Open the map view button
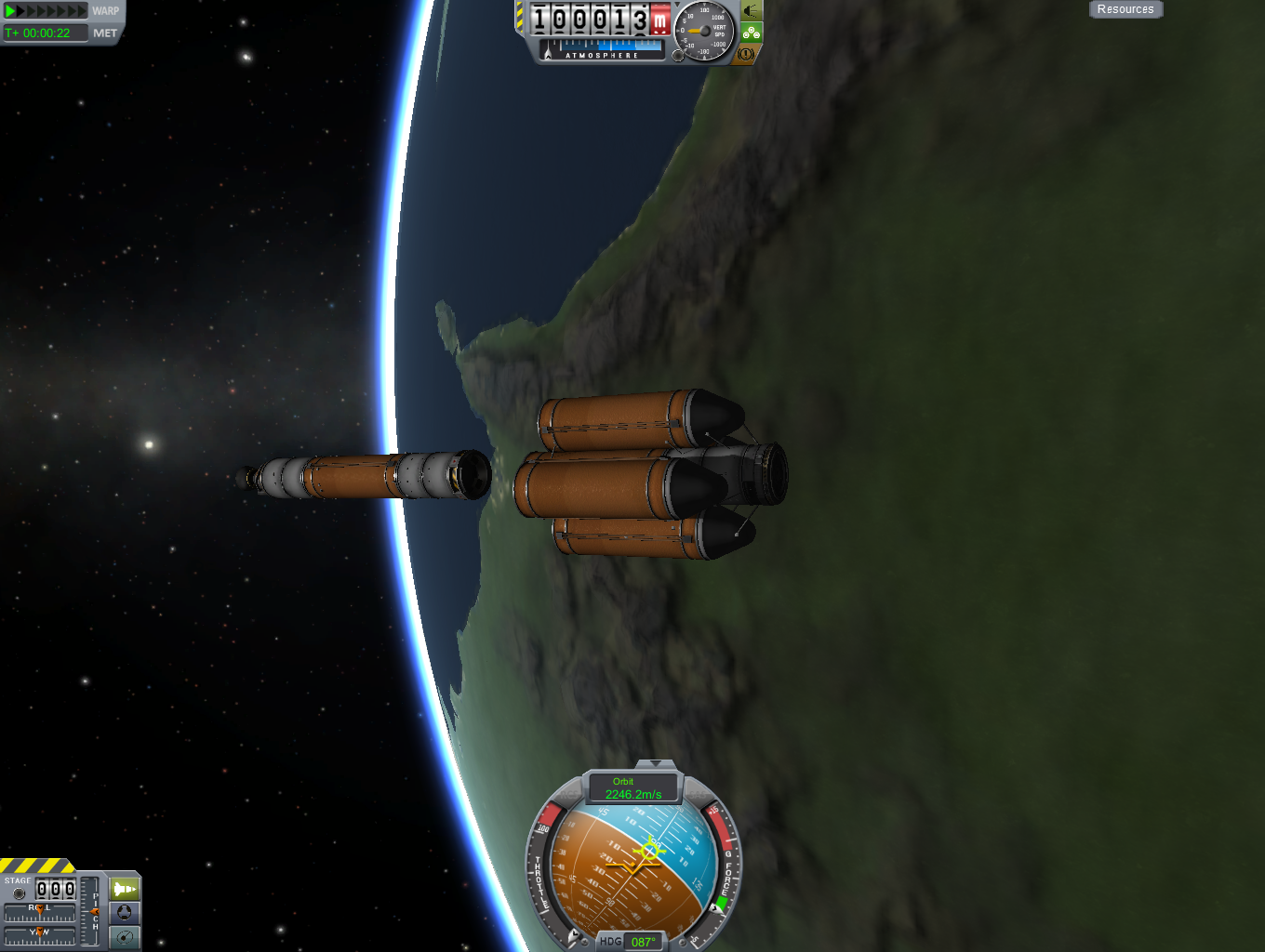 coord(125,937)
